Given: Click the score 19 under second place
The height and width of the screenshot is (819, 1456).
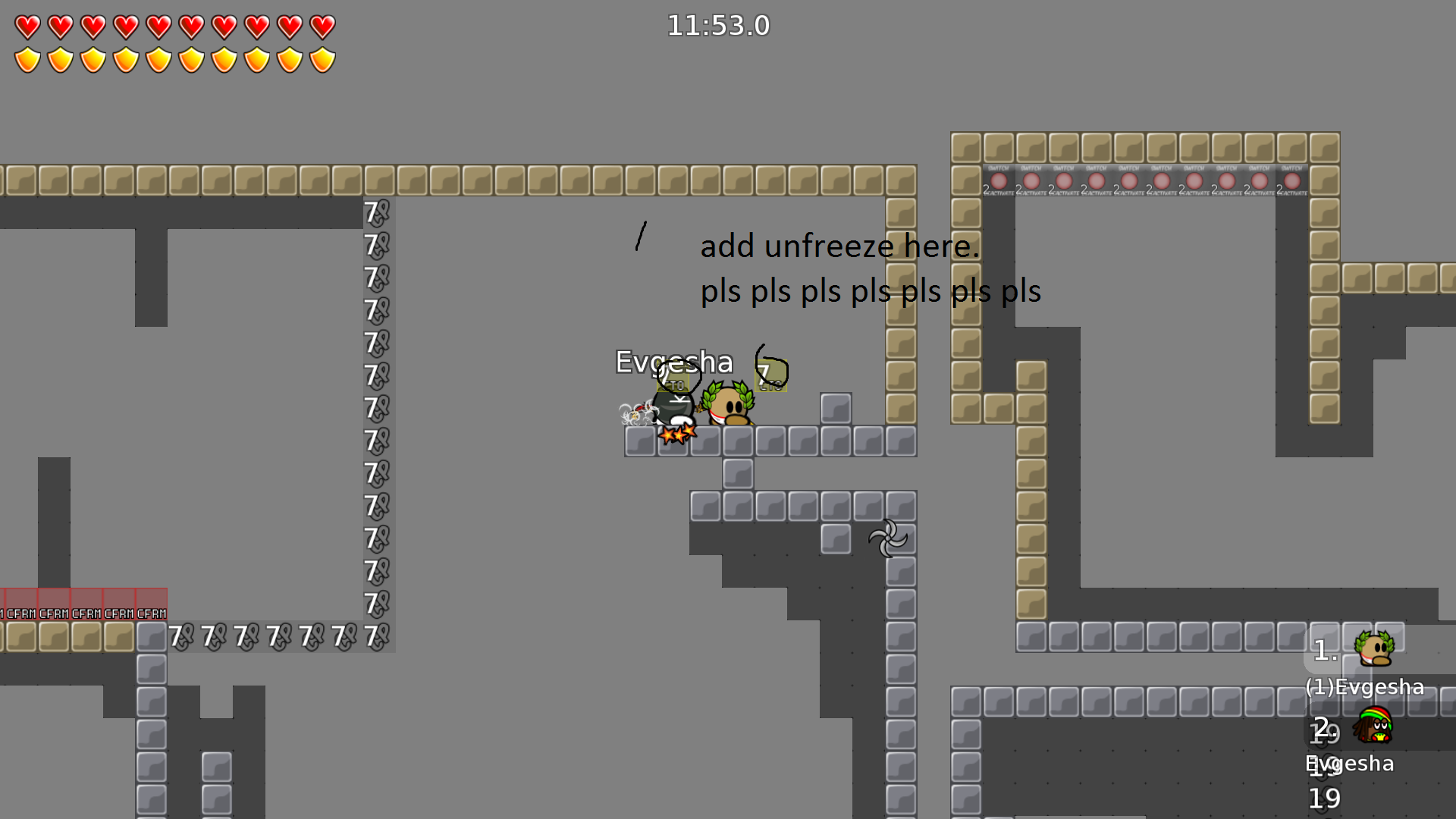Looking at the screenshot, I should click(1324, 798).
